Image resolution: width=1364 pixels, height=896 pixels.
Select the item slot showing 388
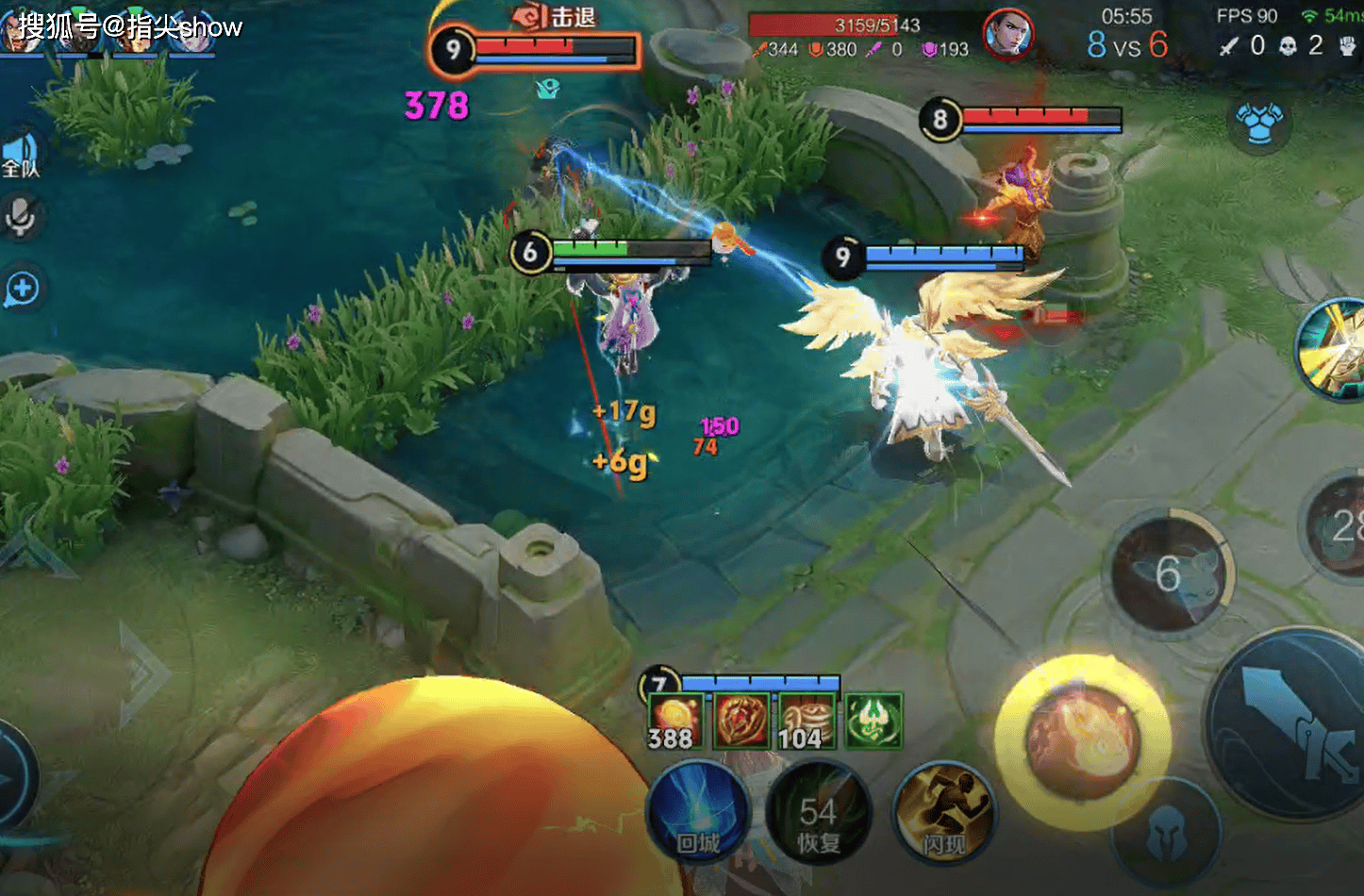point(674,722)
